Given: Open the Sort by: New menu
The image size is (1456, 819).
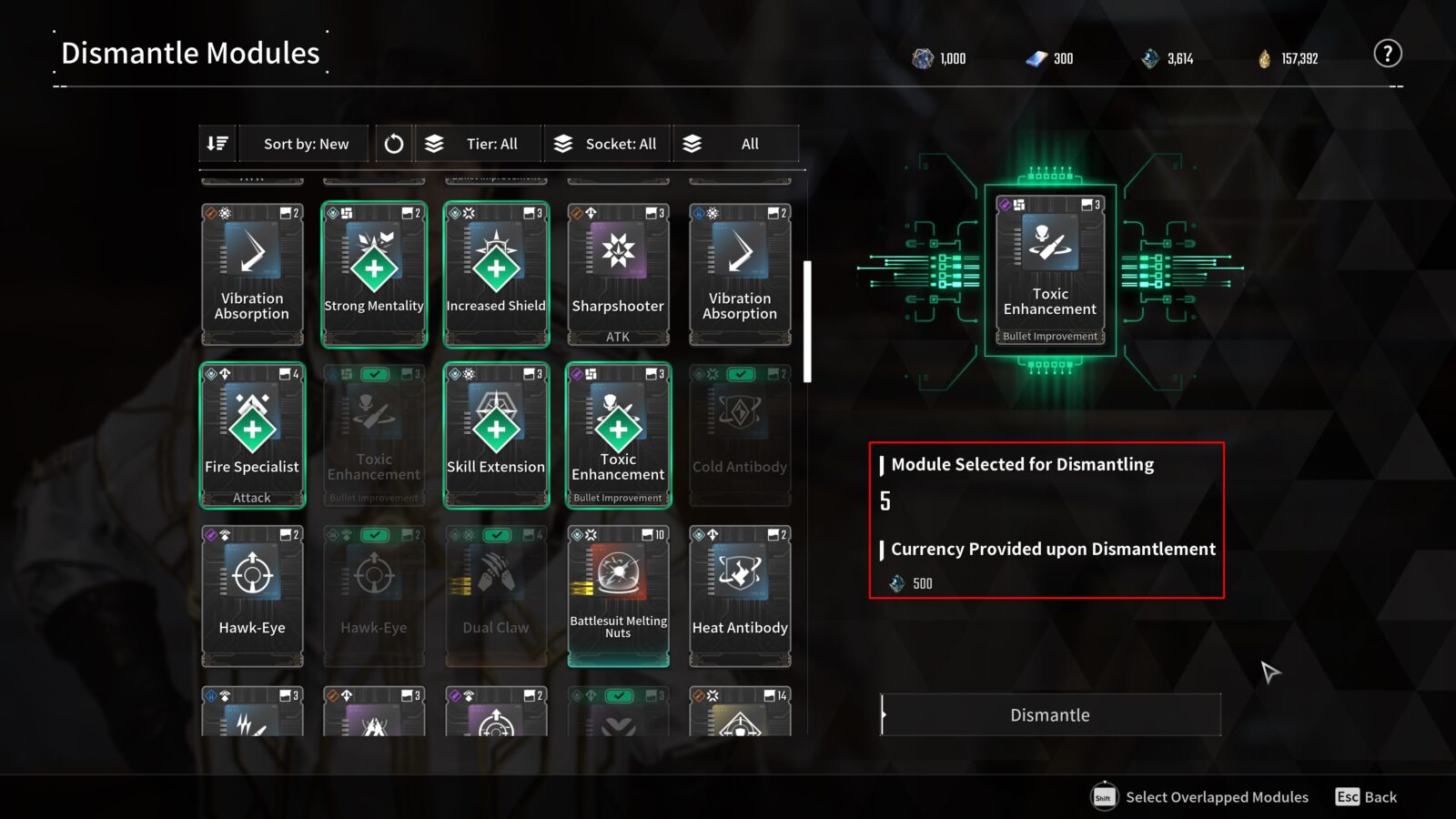Looking at the screenshot, I should 303,143.
